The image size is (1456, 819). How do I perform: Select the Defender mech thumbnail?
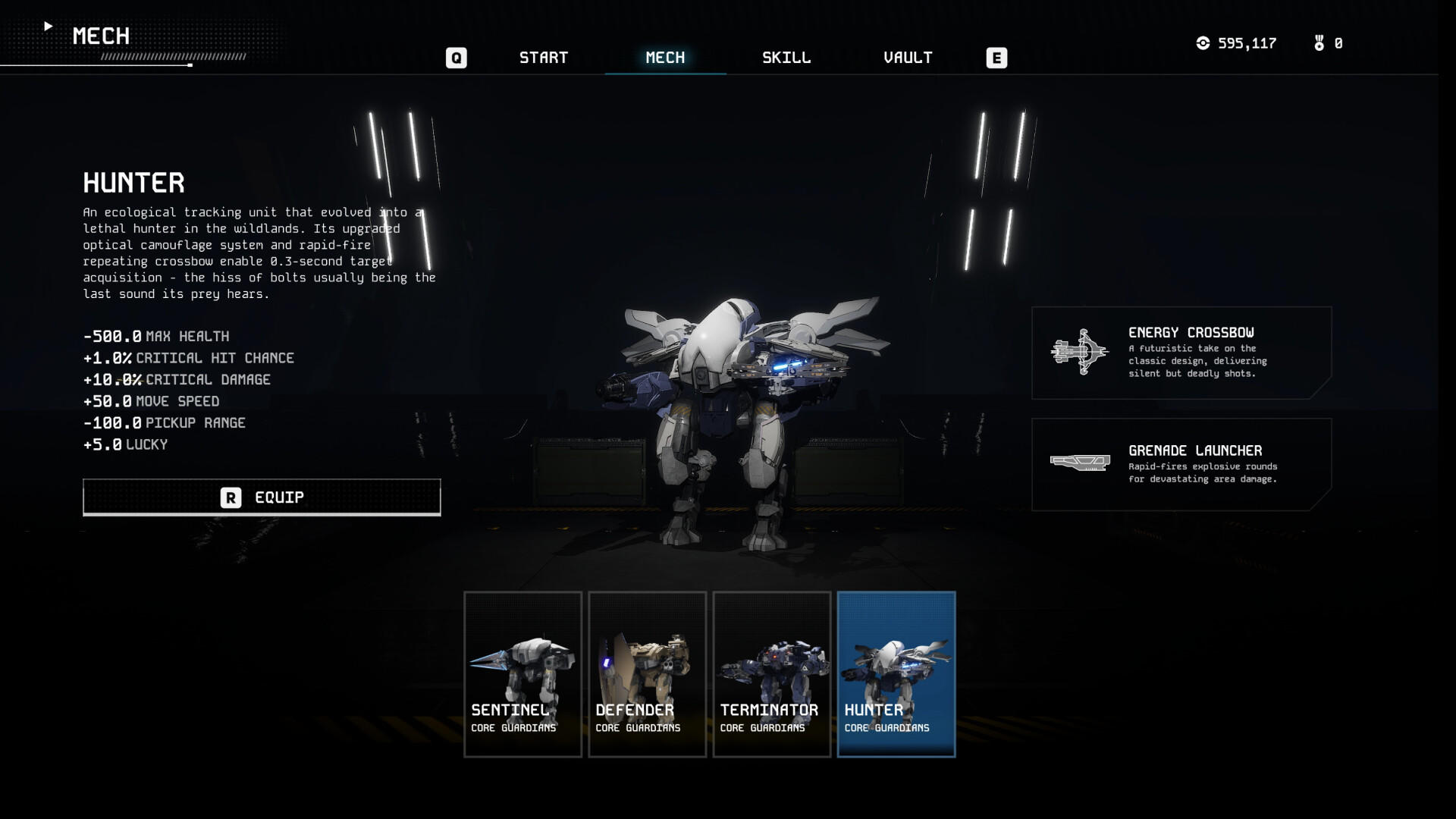point(647,674)
